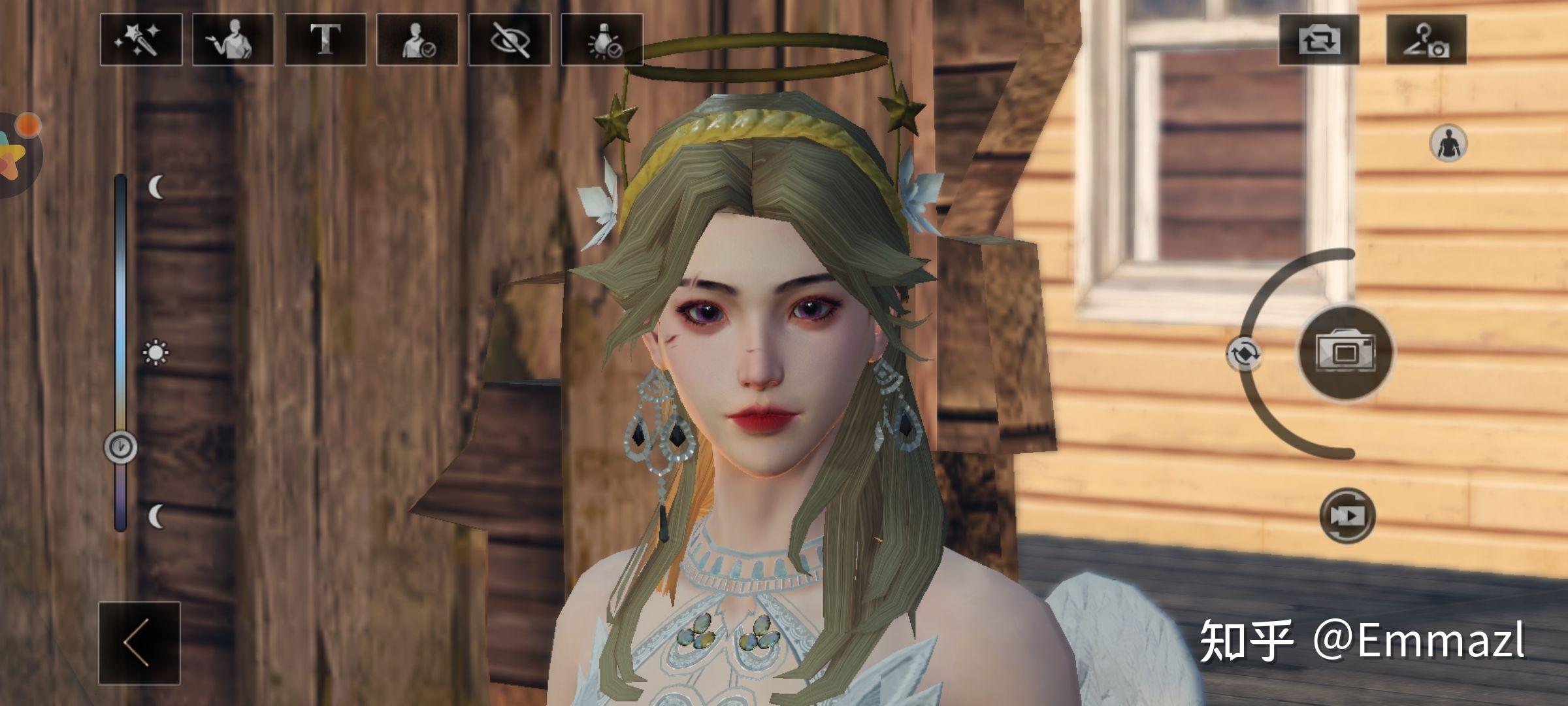Toggle the crossed-out eye hide-interface button
Image resolution: width=1568 pixels, height=706 pixels.
[510, 40]
